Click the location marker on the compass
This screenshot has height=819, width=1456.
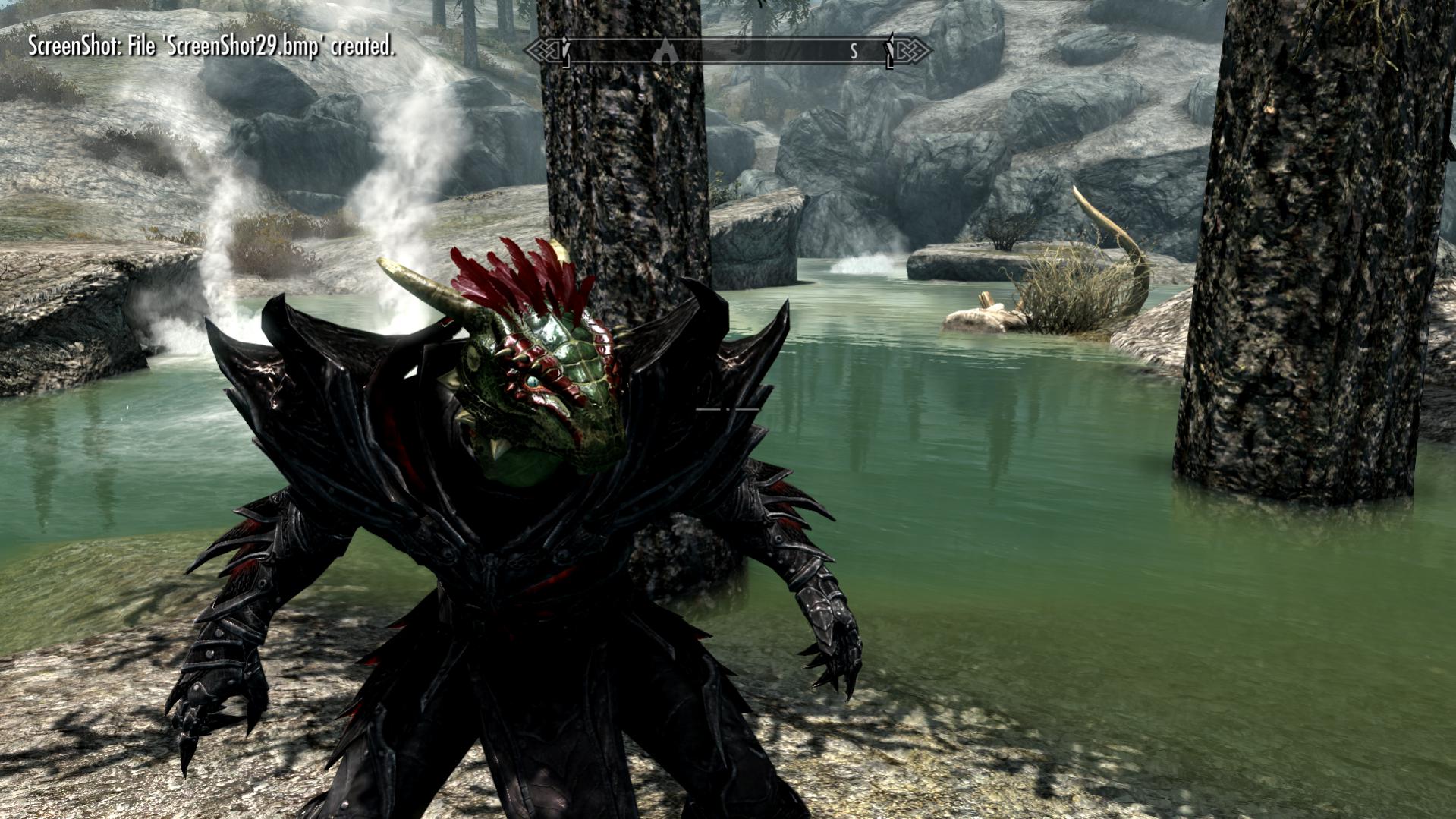click(x=665, y=51)
